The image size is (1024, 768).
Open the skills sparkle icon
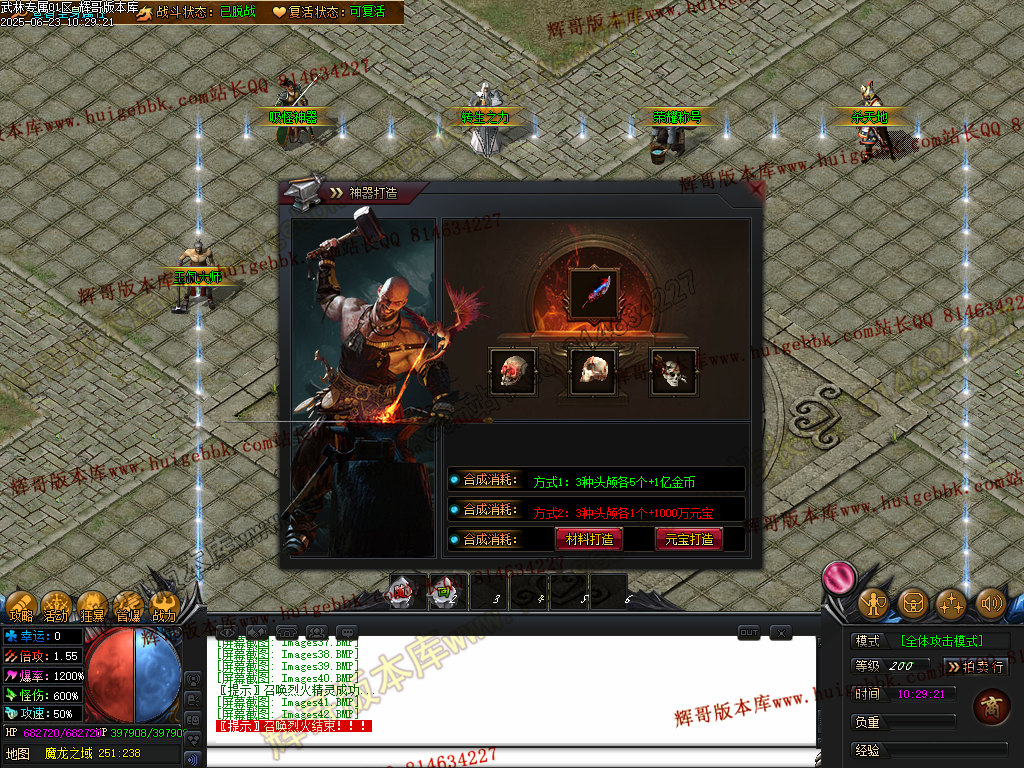[951, 603]
